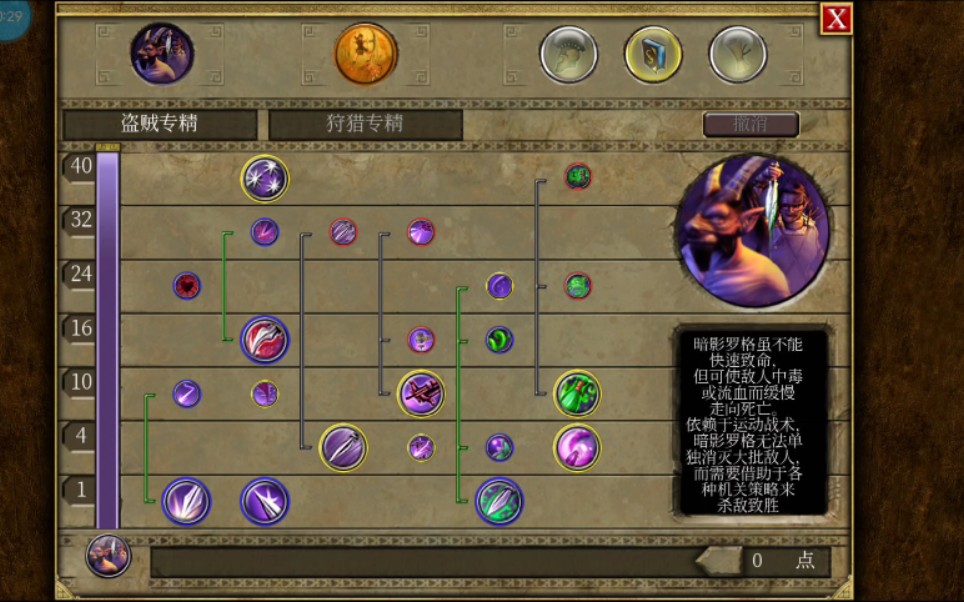Close the skill window with the red X
Viewport: 964px width, 602px height.
tap(836, 19)
